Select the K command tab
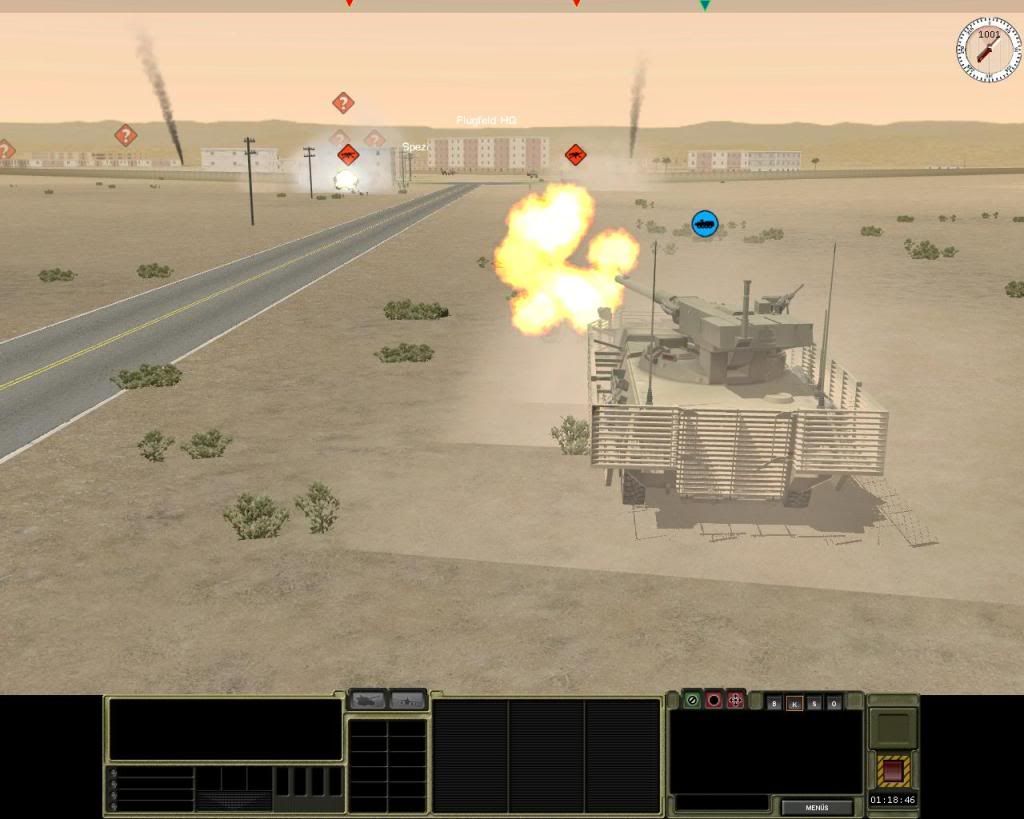1024x819 pixels. pyautogui.click(x=794, y=703)
